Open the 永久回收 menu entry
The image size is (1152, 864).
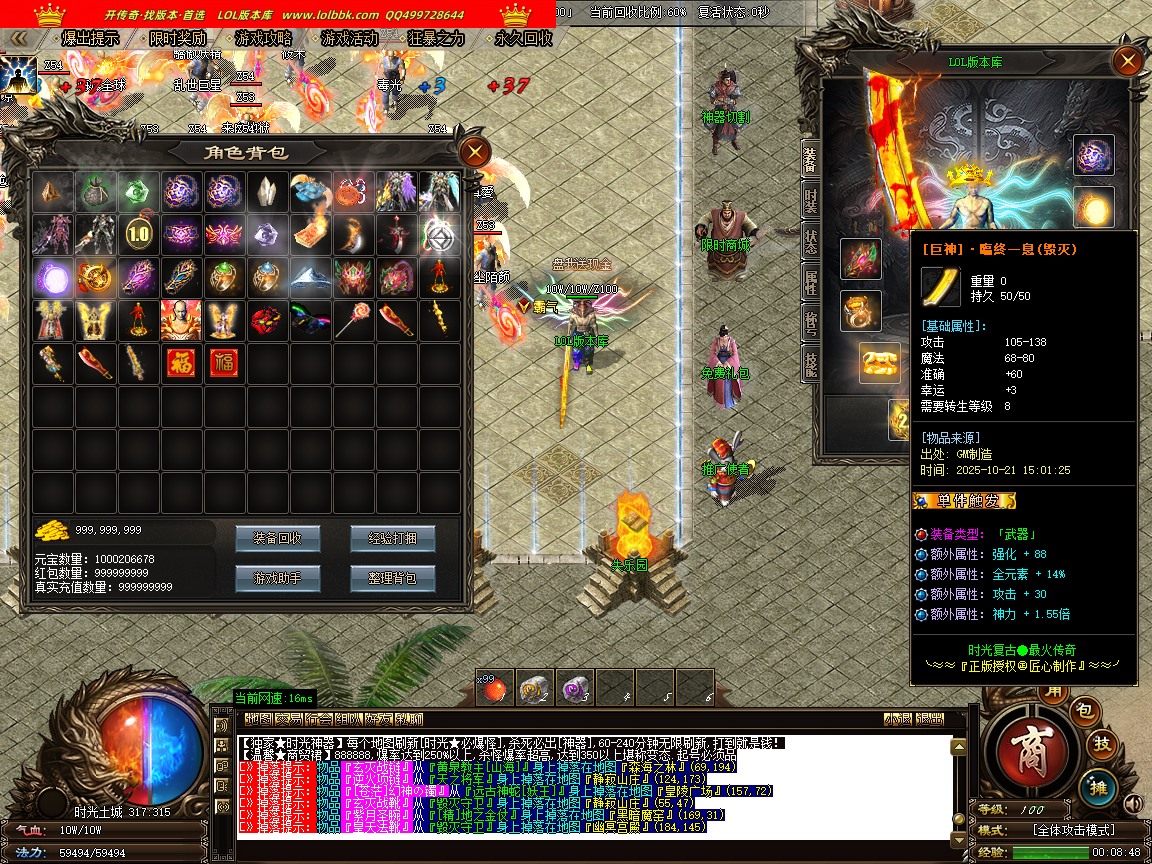click(523, 38)
